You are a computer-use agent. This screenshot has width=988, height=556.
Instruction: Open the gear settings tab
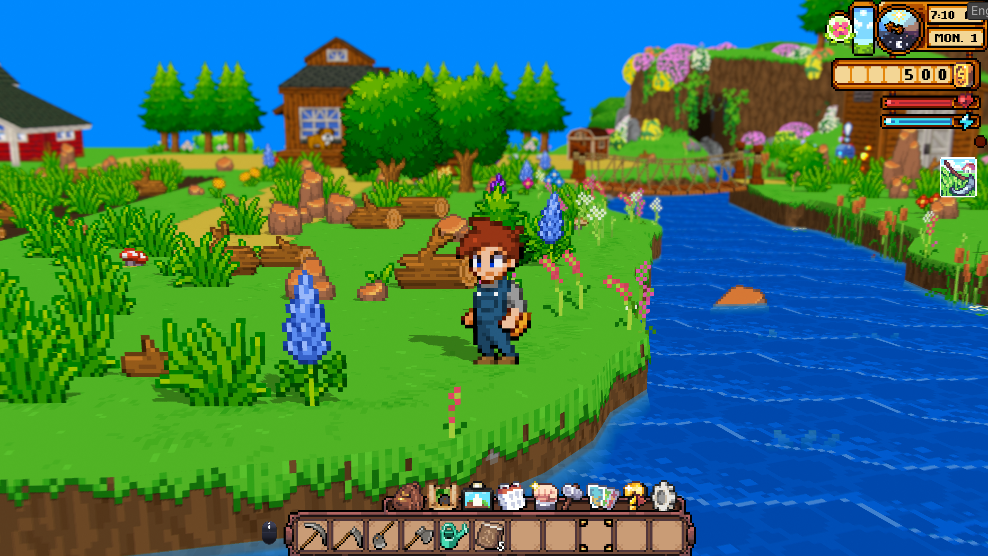[x=664, y=496]
